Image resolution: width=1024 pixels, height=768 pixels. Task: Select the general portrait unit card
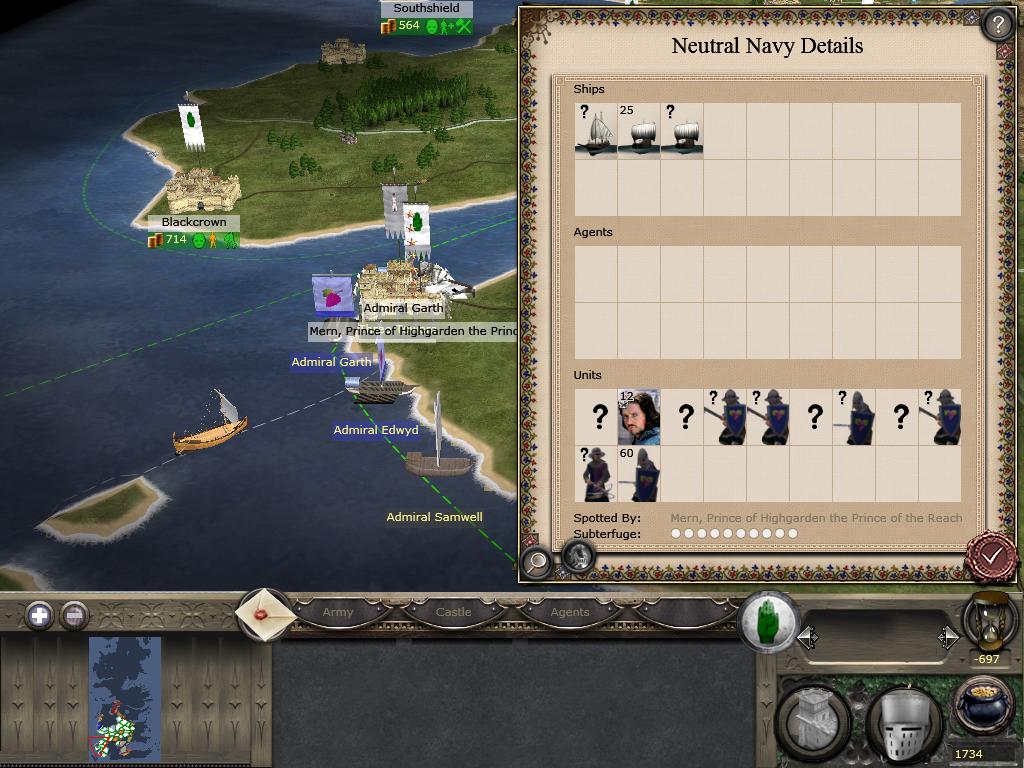click(638, 417)
